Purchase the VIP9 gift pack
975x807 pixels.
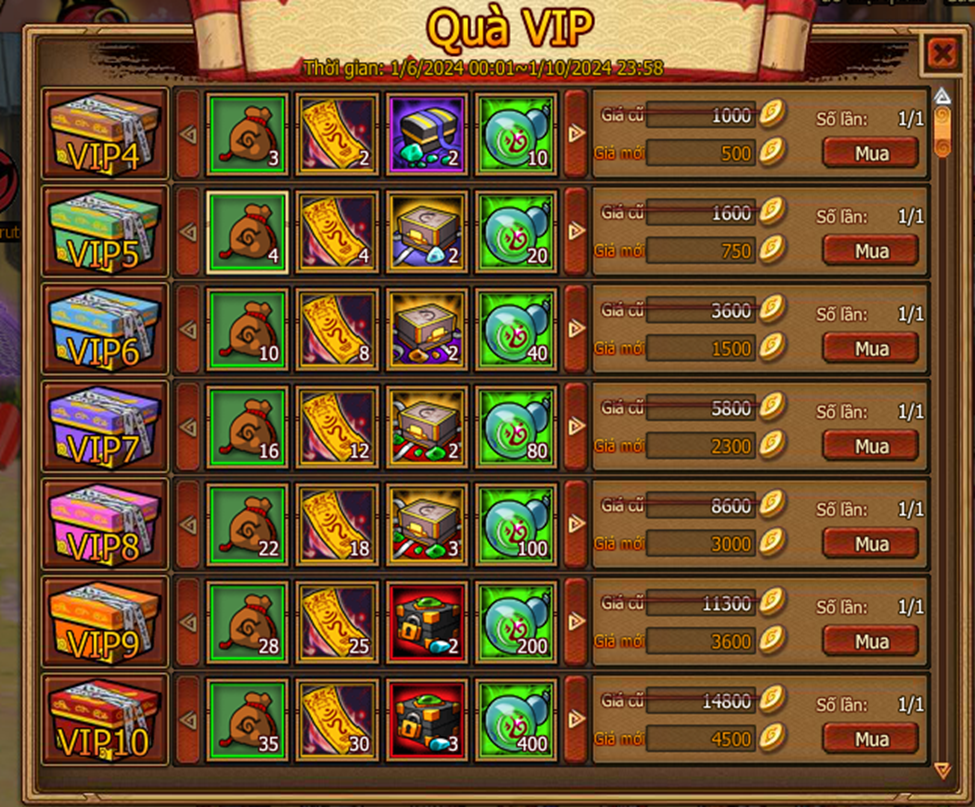[870, 641]
